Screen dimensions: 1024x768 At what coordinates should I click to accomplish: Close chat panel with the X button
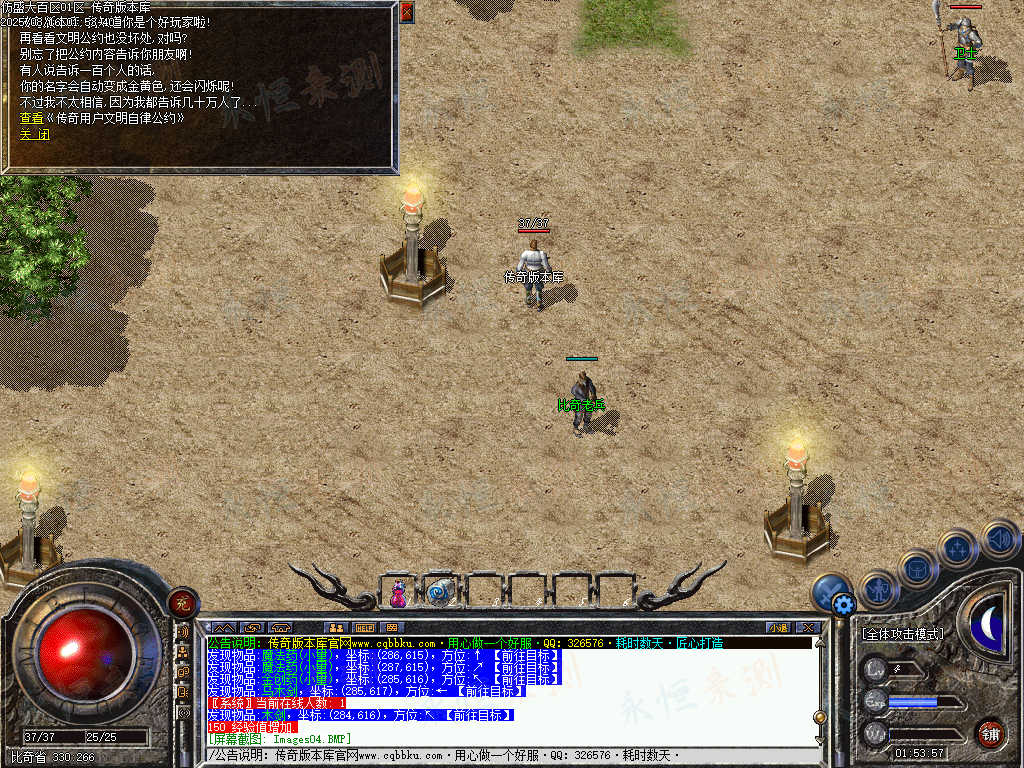pos(808,628)
